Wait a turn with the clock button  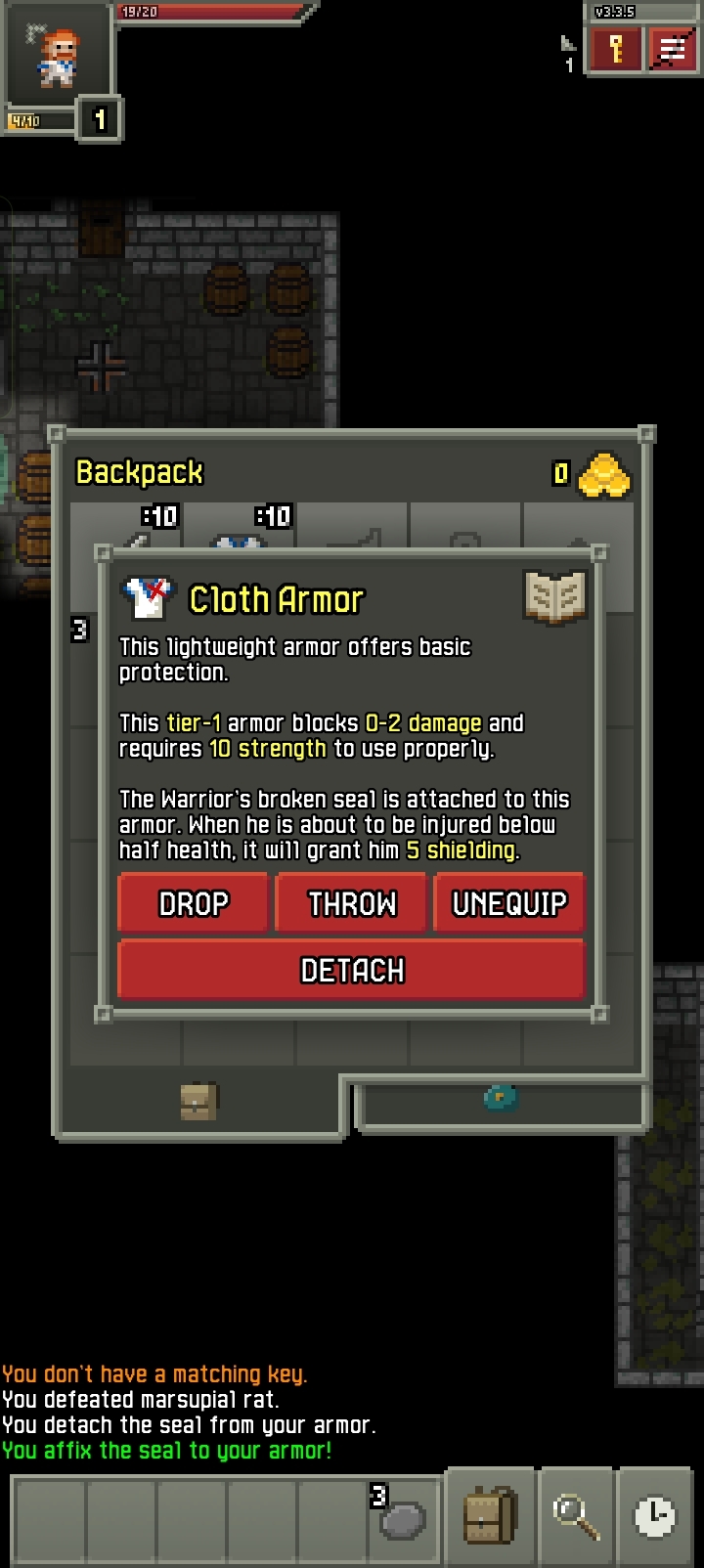tap(654, 1517)
